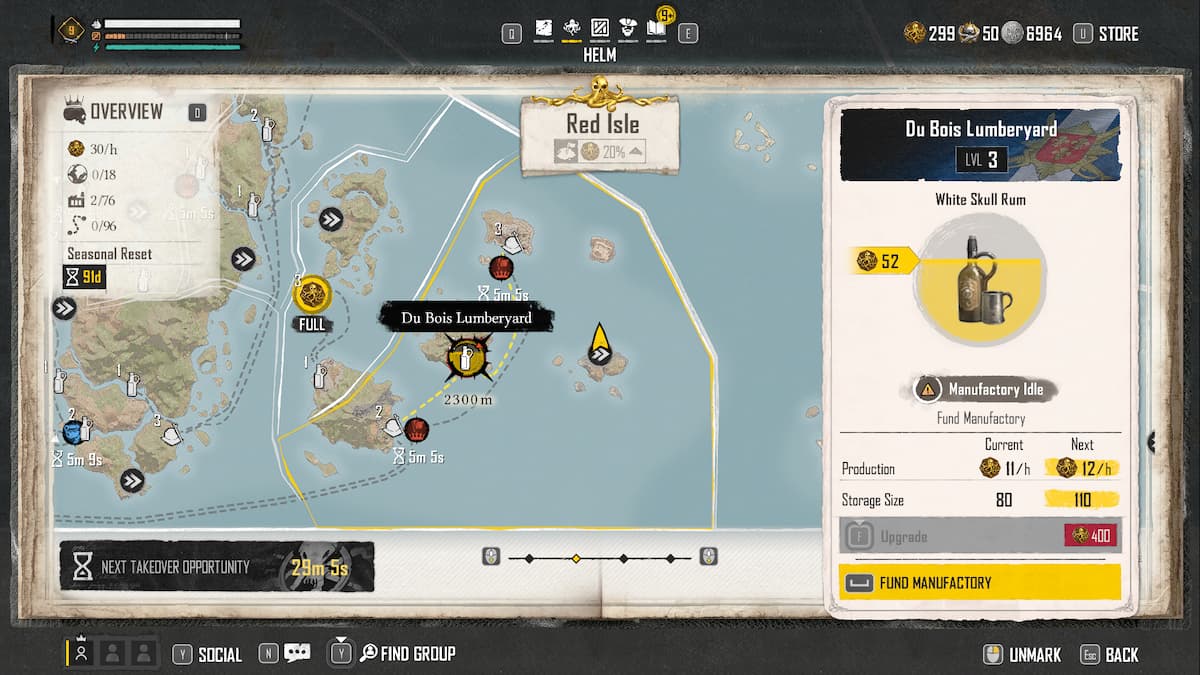The width and height of the screenshot is (1200, 675).
Task: Switch to the pirate captain tab
Action: [x=628, y=30]
